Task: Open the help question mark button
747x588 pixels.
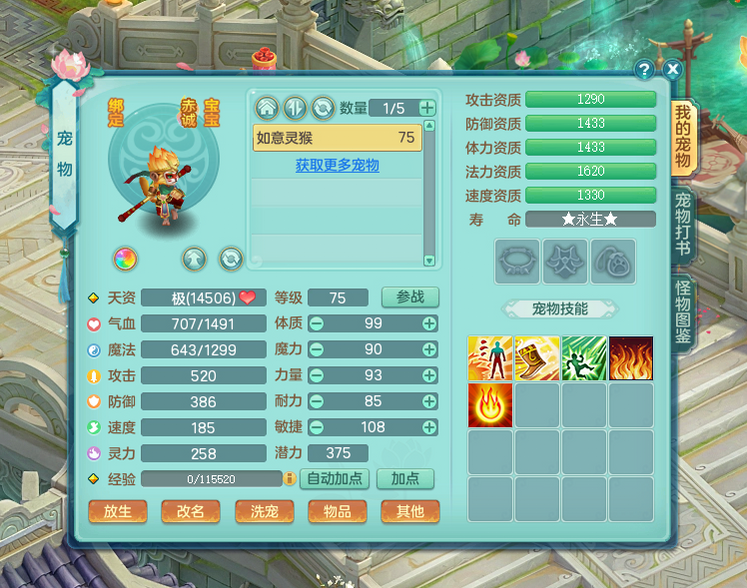Action: (645, 69)
